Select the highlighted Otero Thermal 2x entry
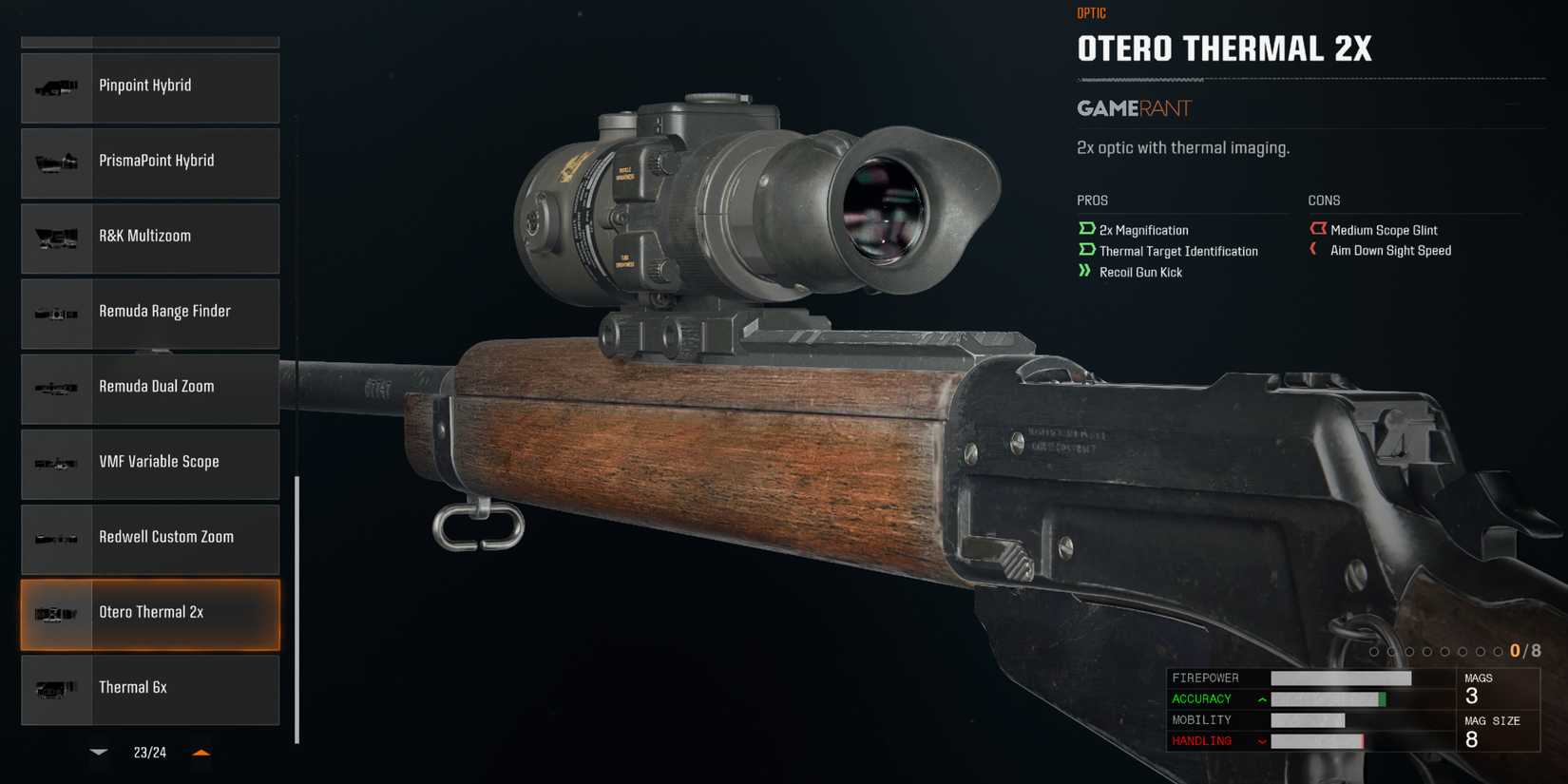Viewport: 1568px width, 784px height. [x=149, y=614]
